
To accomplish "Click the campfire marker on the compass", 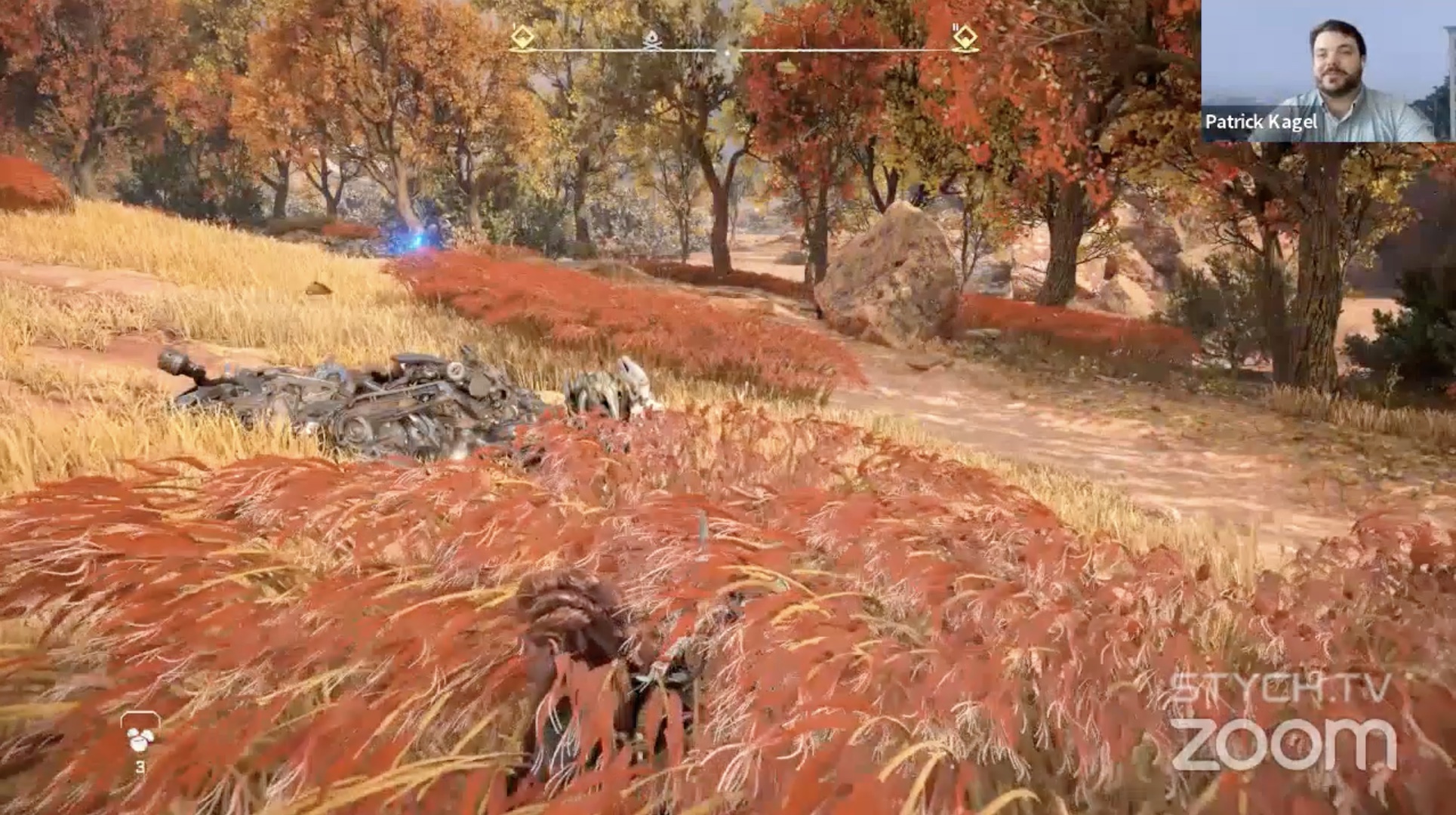I will point(652,40).
